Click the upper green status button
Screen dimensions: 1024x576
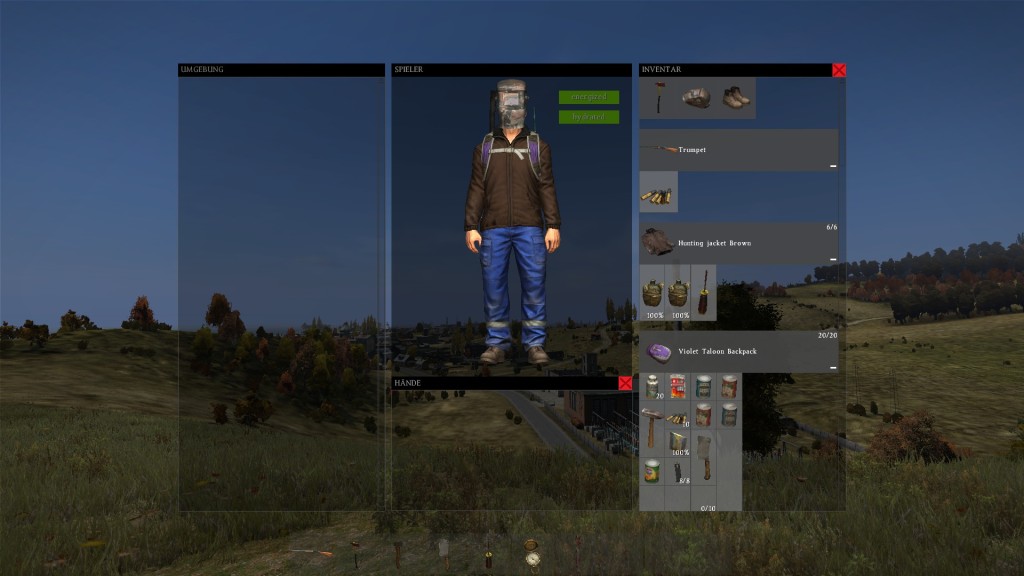589,97
